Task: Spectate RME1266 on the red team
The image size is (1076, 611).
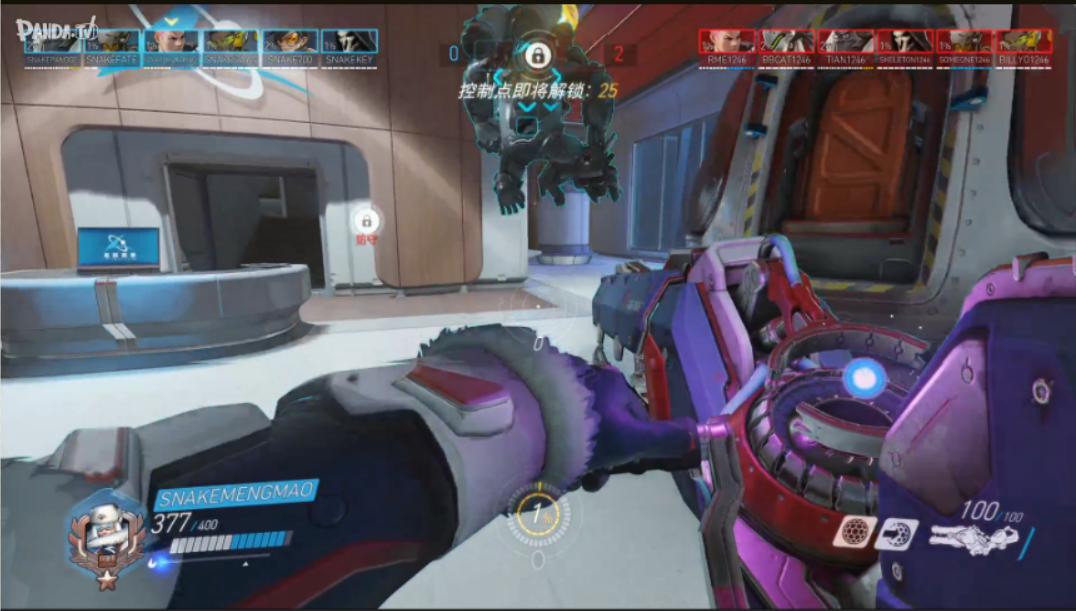Action: pyautogui.click(x=727, y=41)
